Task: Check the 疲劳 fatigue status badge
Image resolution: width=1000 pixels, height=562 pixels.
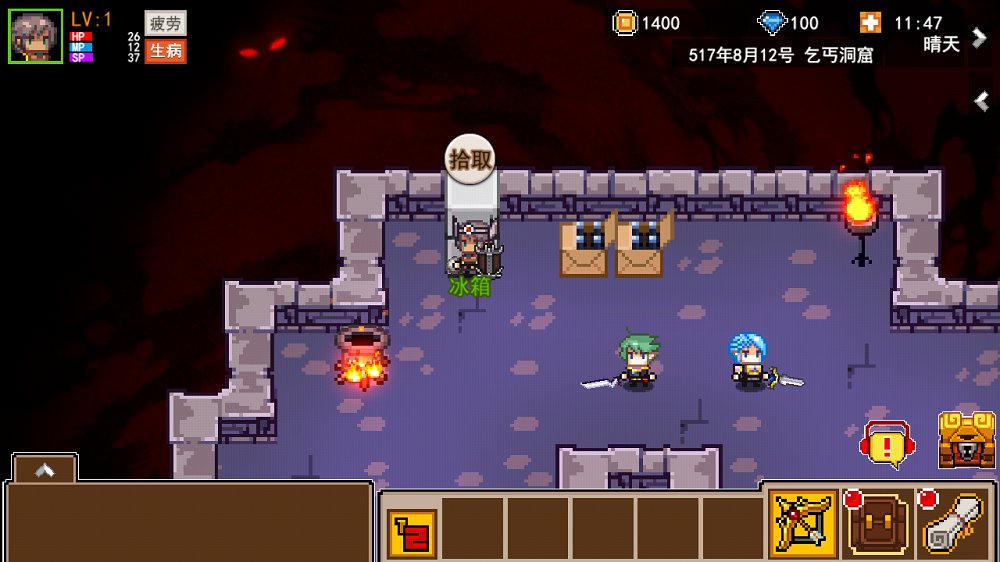Action: pyautogui.click(x=165, y=23)
